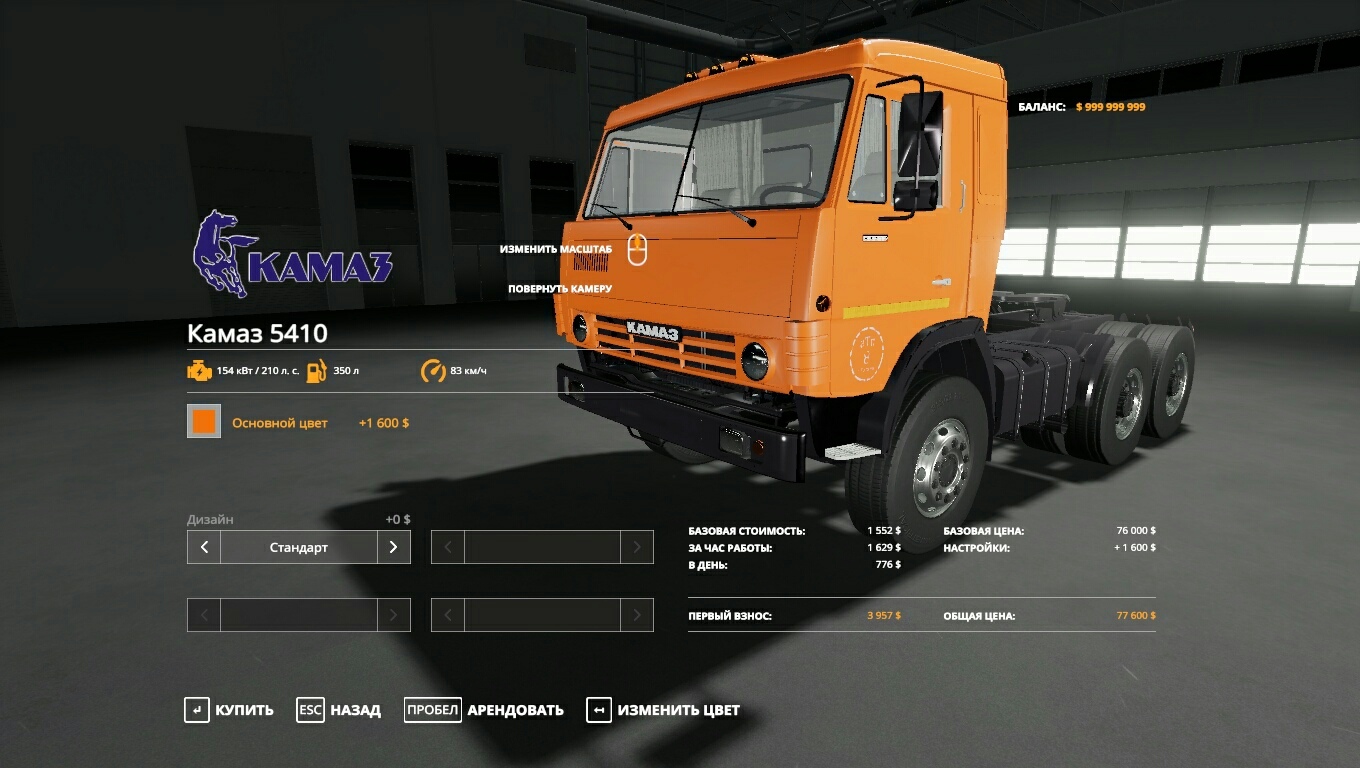Go back with the Назад button
Screen dimensions: 1360x768
[x=339, y=710]
